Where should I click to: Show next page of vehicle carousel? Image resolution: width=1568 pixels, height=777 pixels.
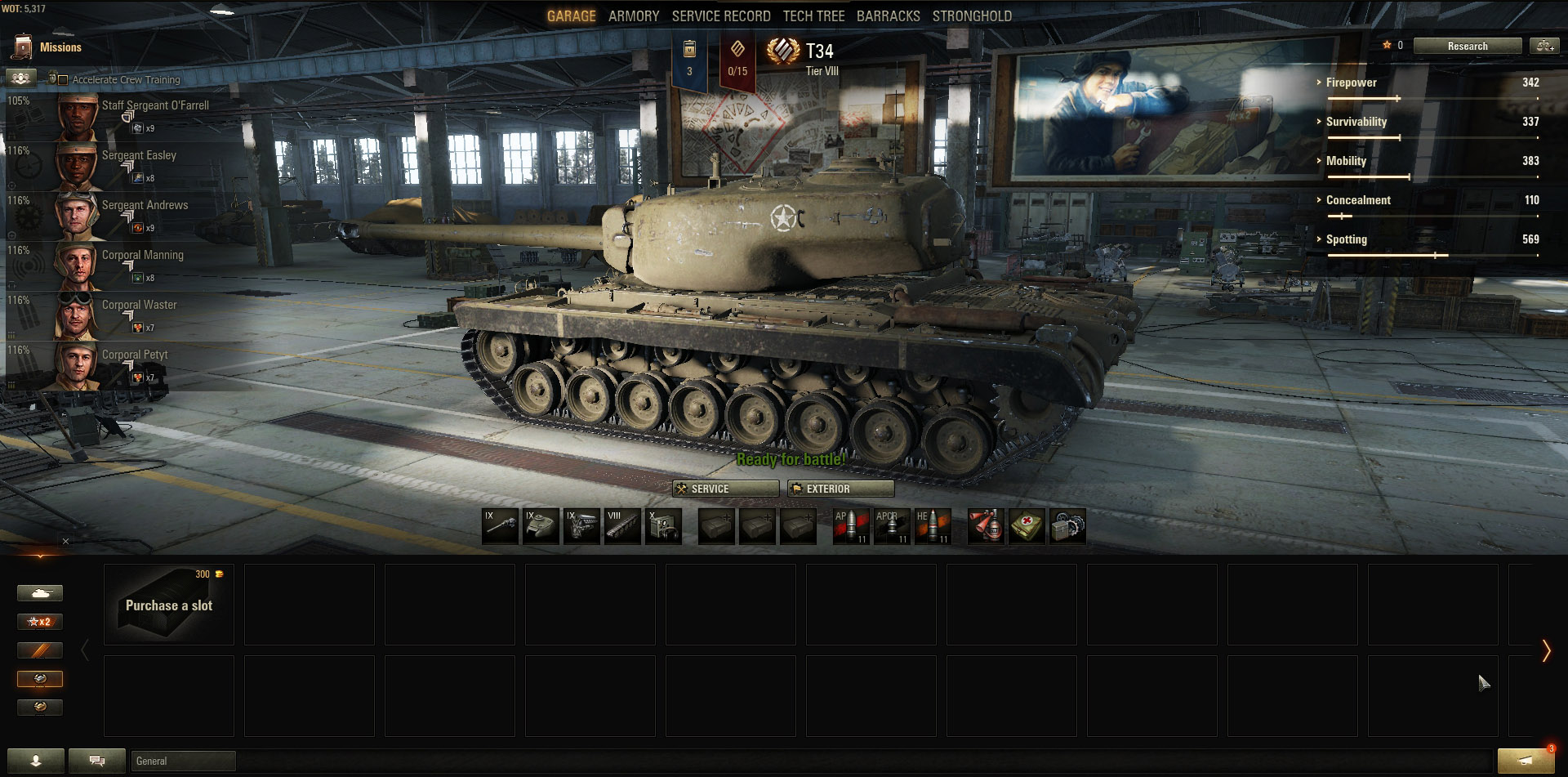pyautogui.click(x=1545, y=650)
